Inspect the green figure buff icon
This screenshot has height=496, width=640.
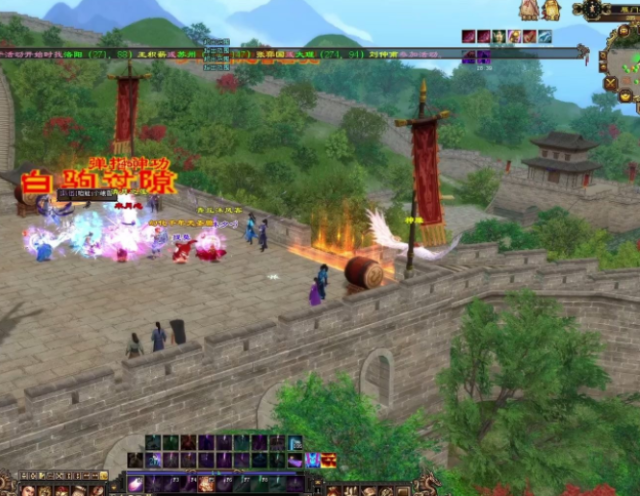tap(498, 37)
